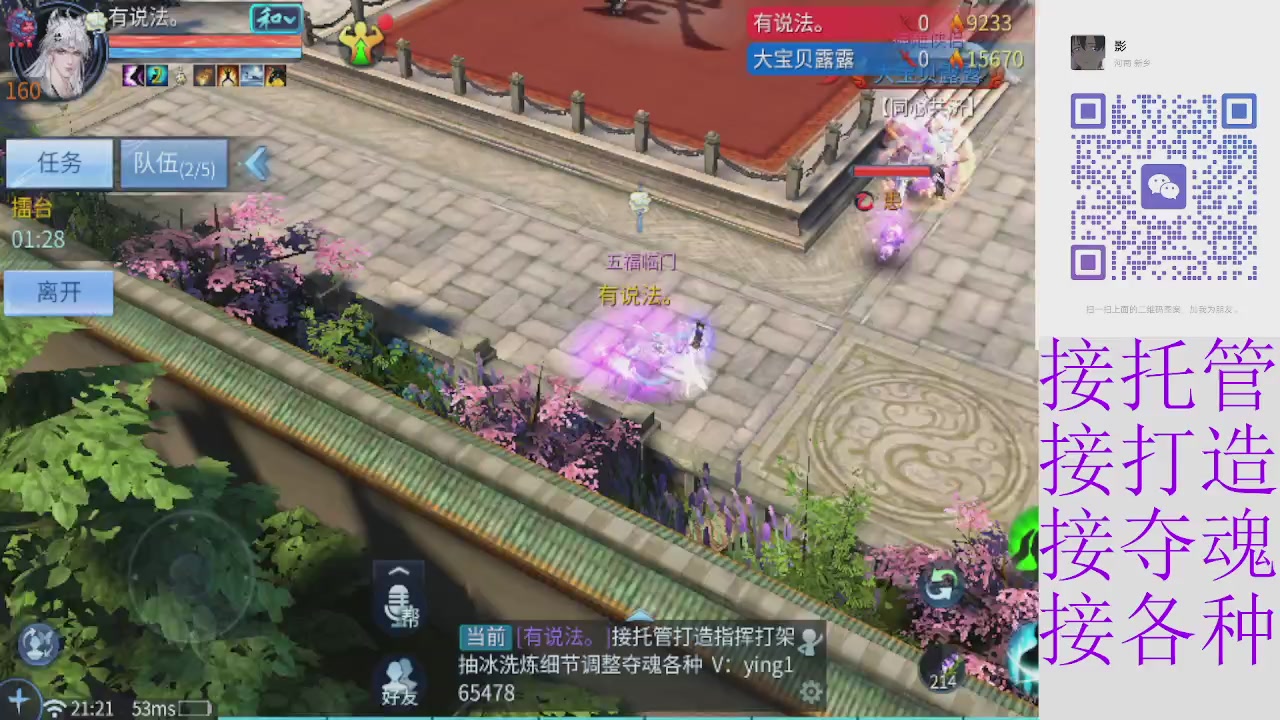Switch to the 队伍(2/5) team tab
Screen dimensions: 1280x720
tap(173, 163)
